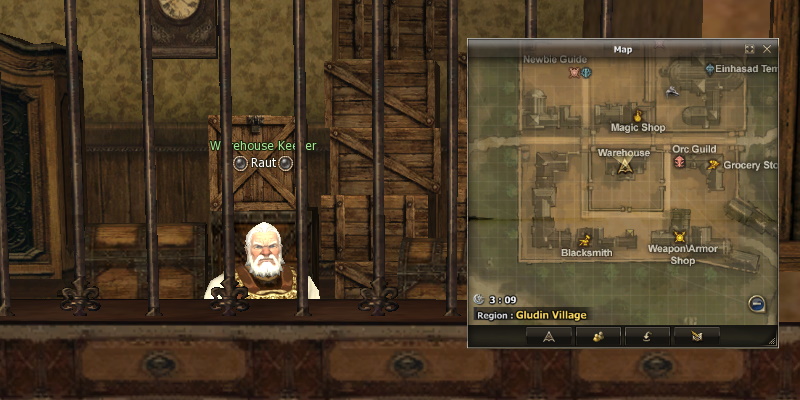800x400 pixels.
Task: Maximize the Map window
Action: (750, 48)
